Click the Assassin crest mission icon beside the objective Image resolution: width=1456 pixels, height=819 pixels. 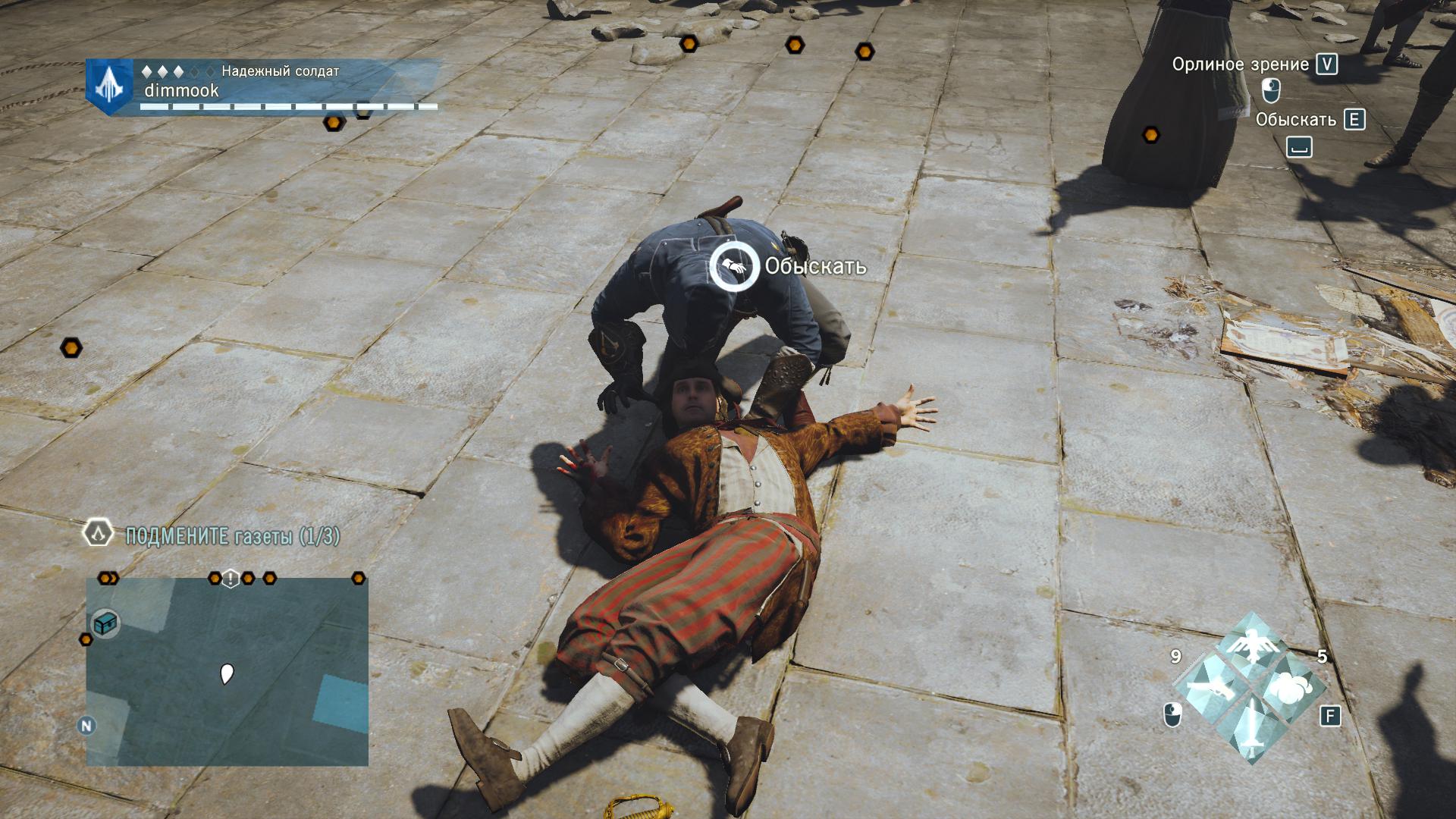coord(98,534)
